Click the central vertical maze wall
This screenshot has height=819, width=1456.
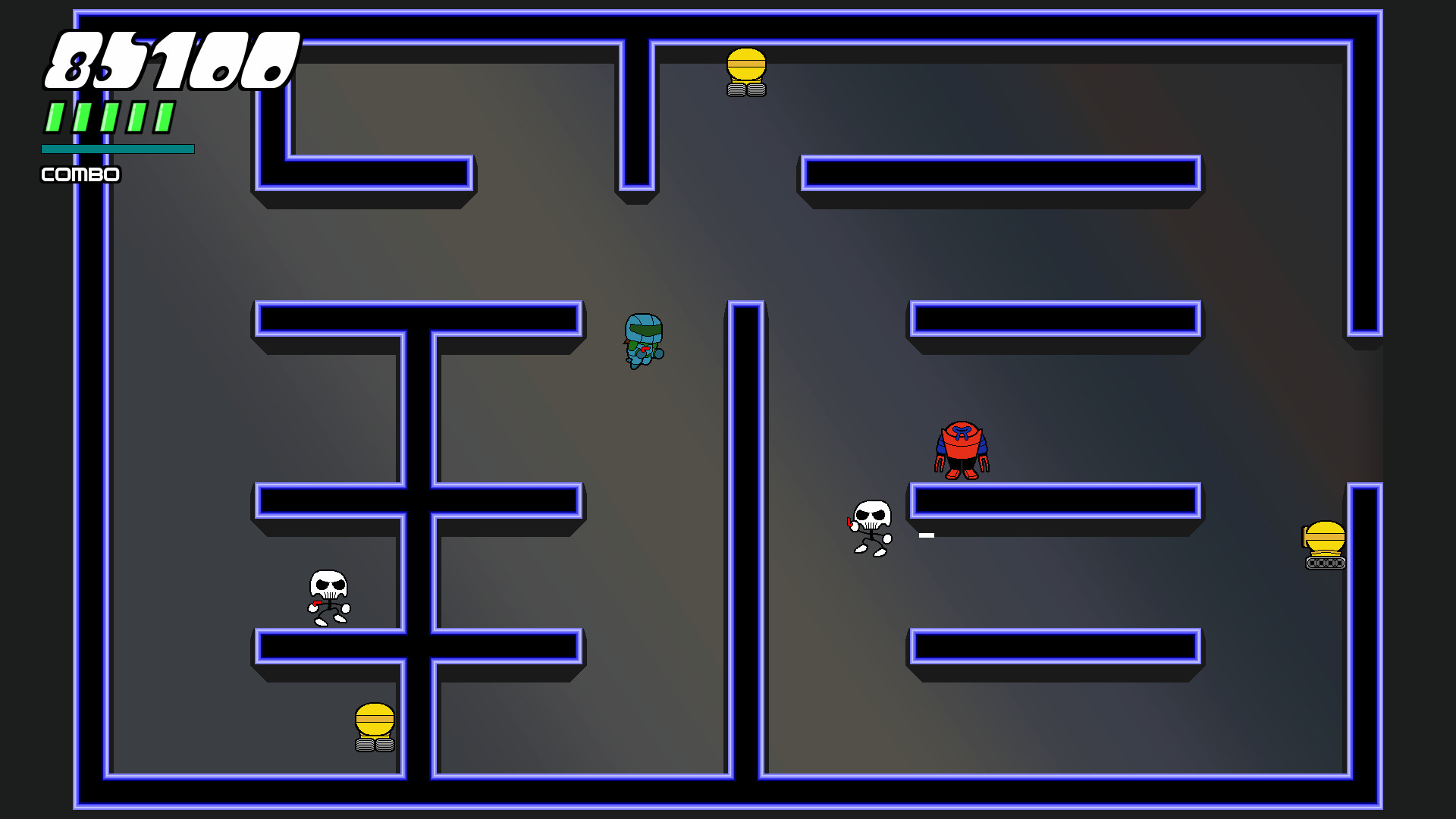pyautogui.click(x=748, y=531)
